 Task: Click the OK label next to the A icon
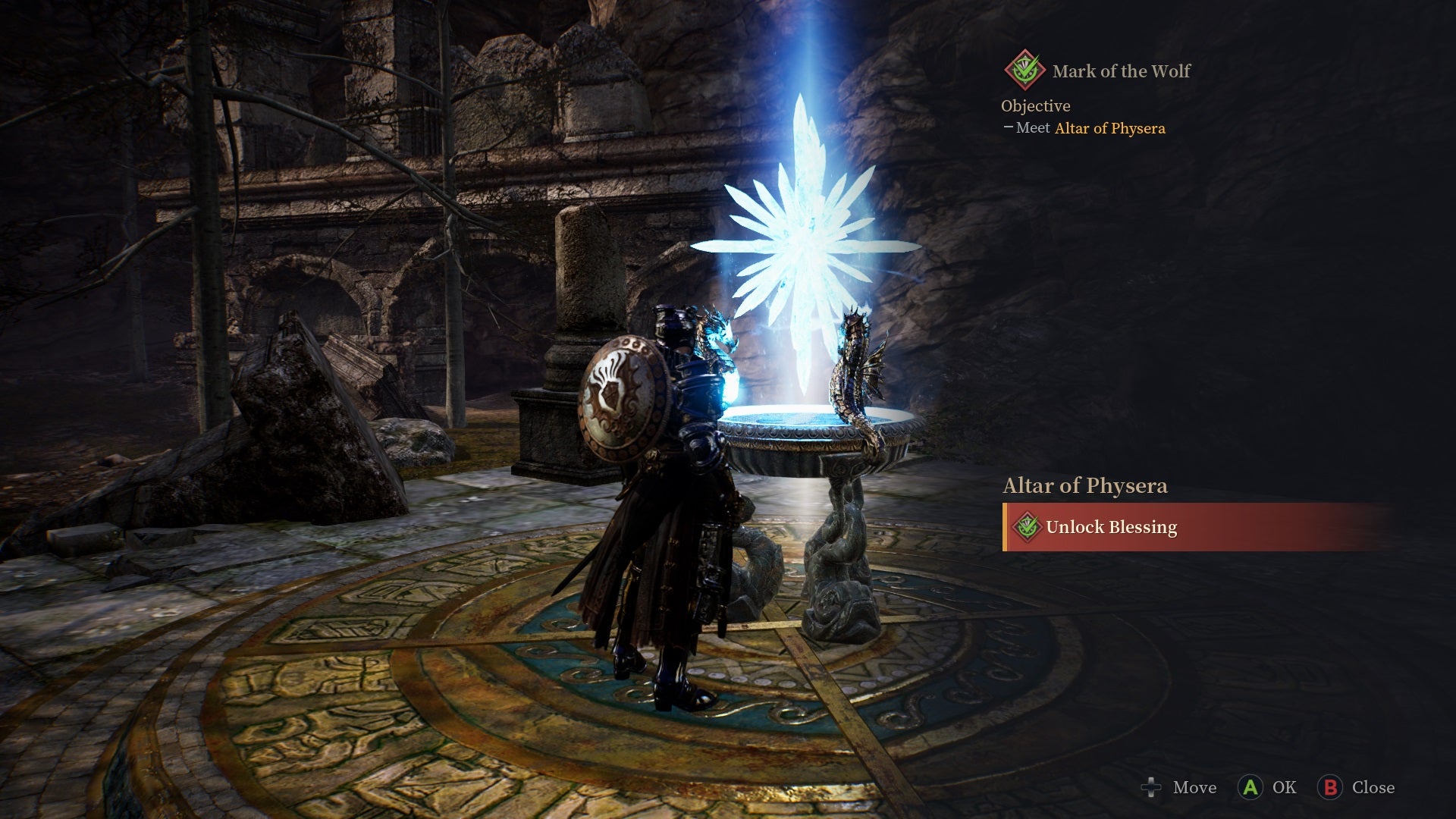point(1283,788)
